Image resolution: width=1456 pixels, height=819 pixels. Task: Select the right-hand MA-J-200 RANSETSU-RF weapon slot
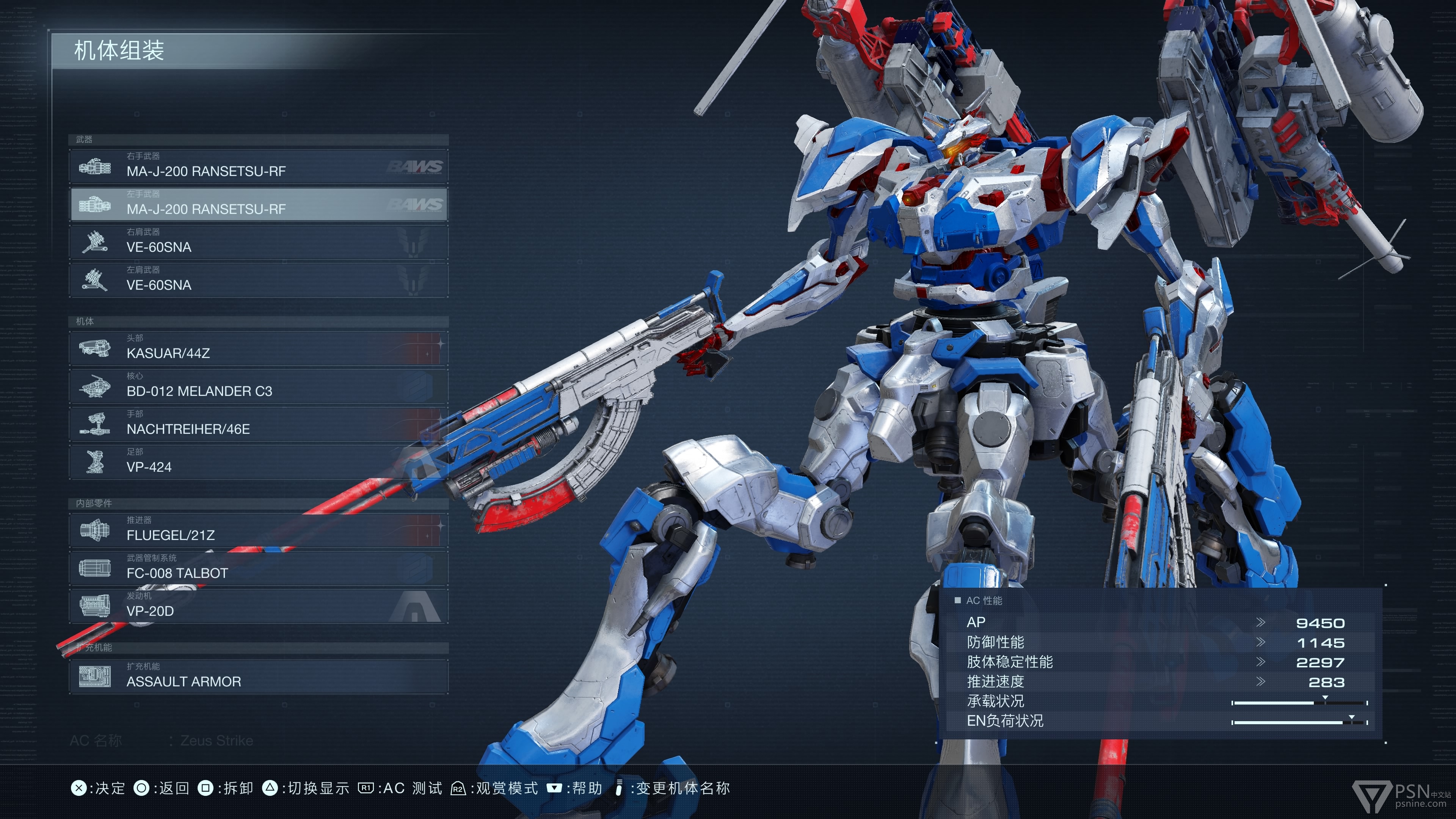(258, 166)
